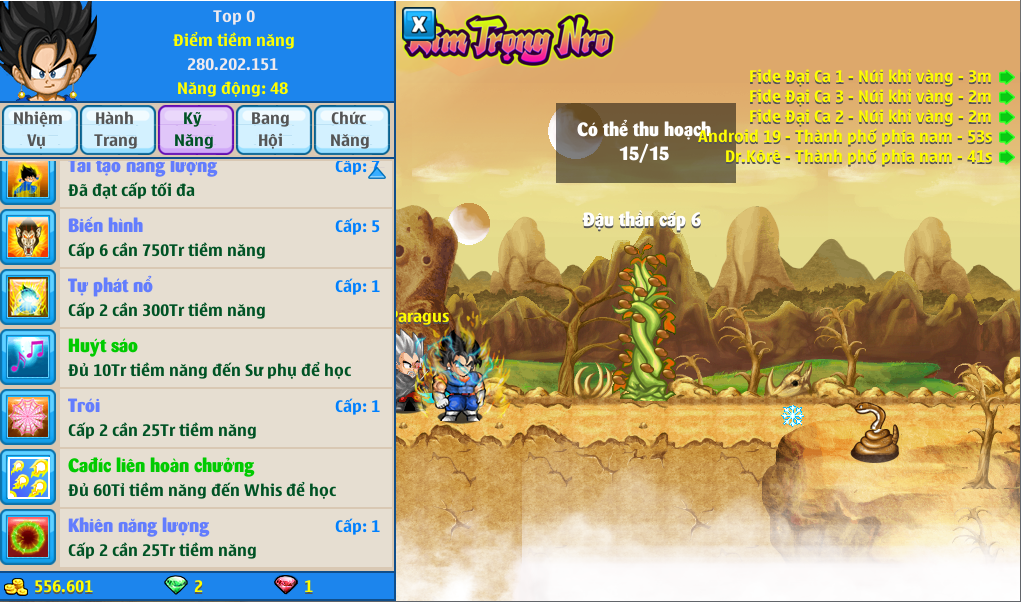Open the Hành Trang tab
The width and height of the screenshot is (1021, 602).
pos(117,130)
